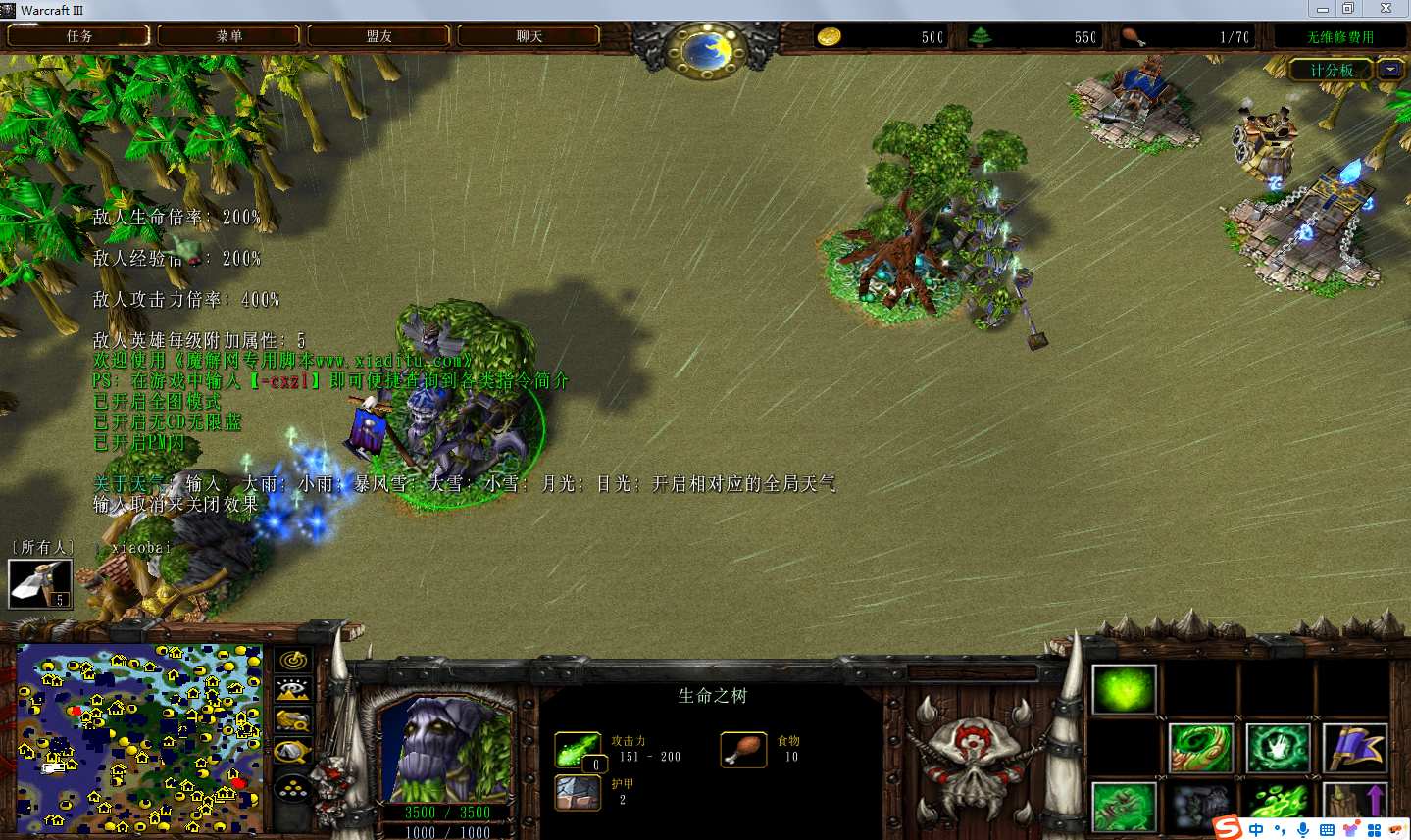Open the 菜单 main menu button
This screenshot has width=1411, height=840.
click(x=228, y=36)
